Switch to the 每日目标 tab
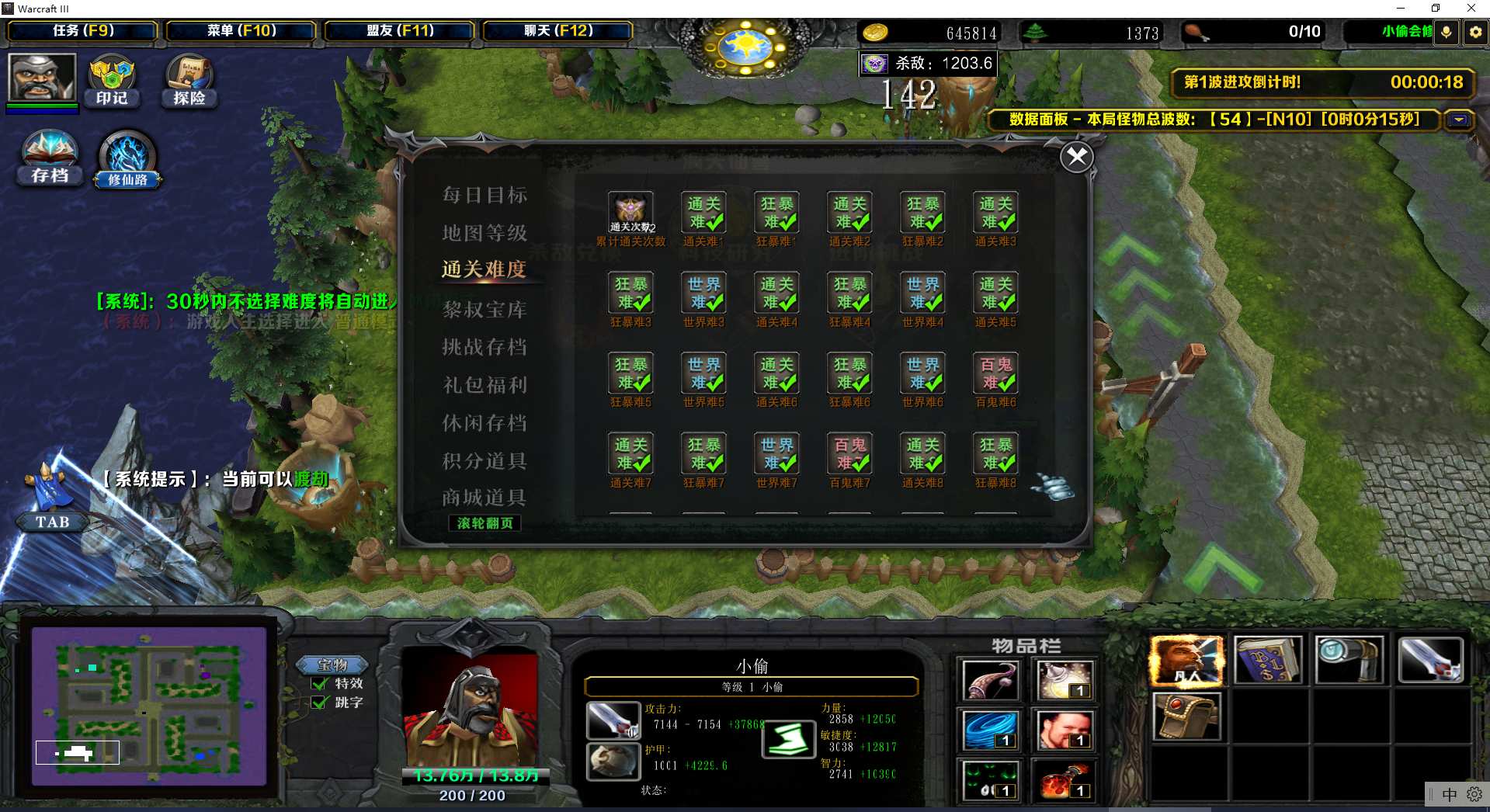The width and height of the screenshot is (1490, 812). click(485, 195)
